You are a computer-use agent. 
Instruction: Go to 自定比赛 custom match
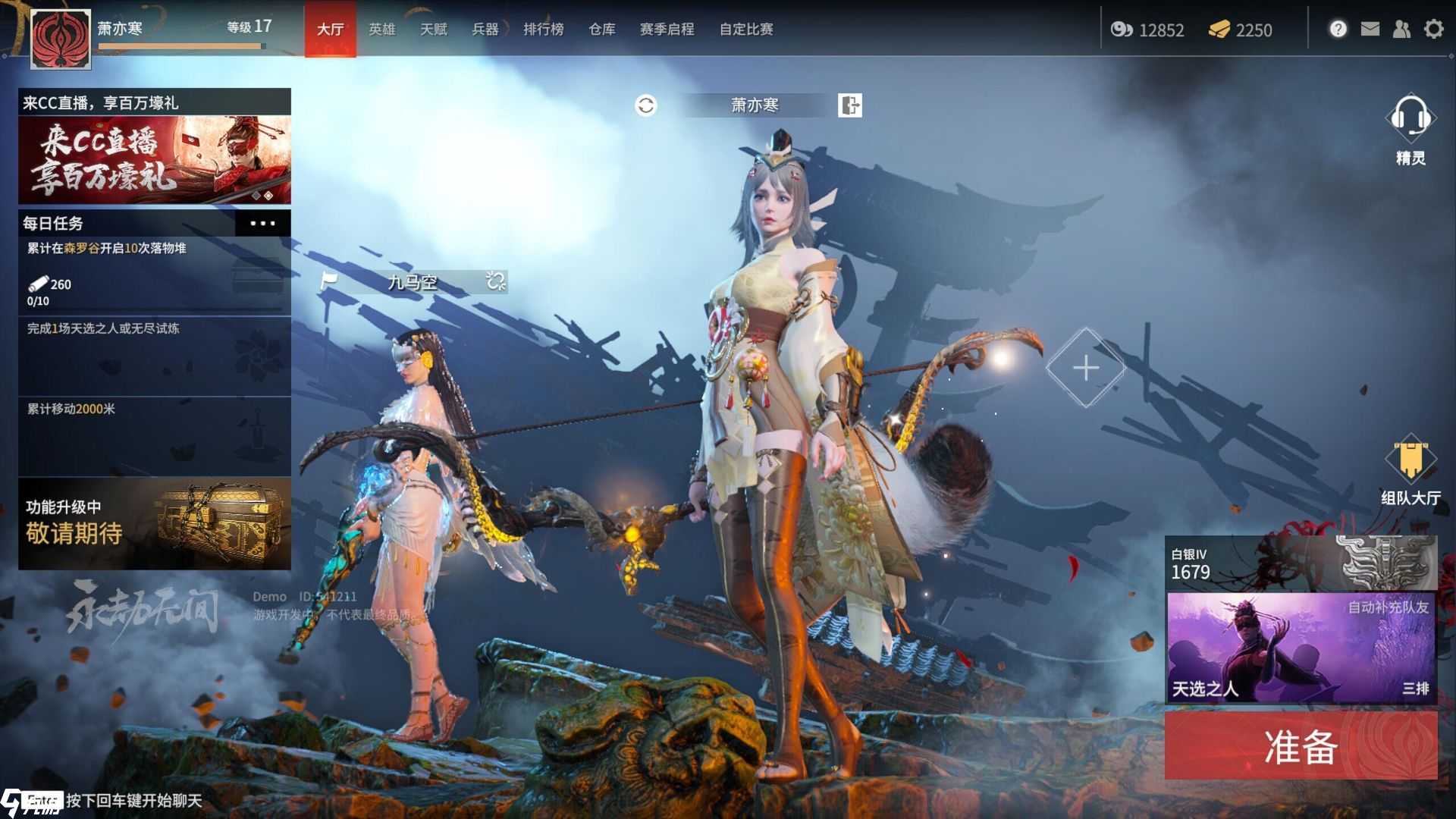coord(746,30)
